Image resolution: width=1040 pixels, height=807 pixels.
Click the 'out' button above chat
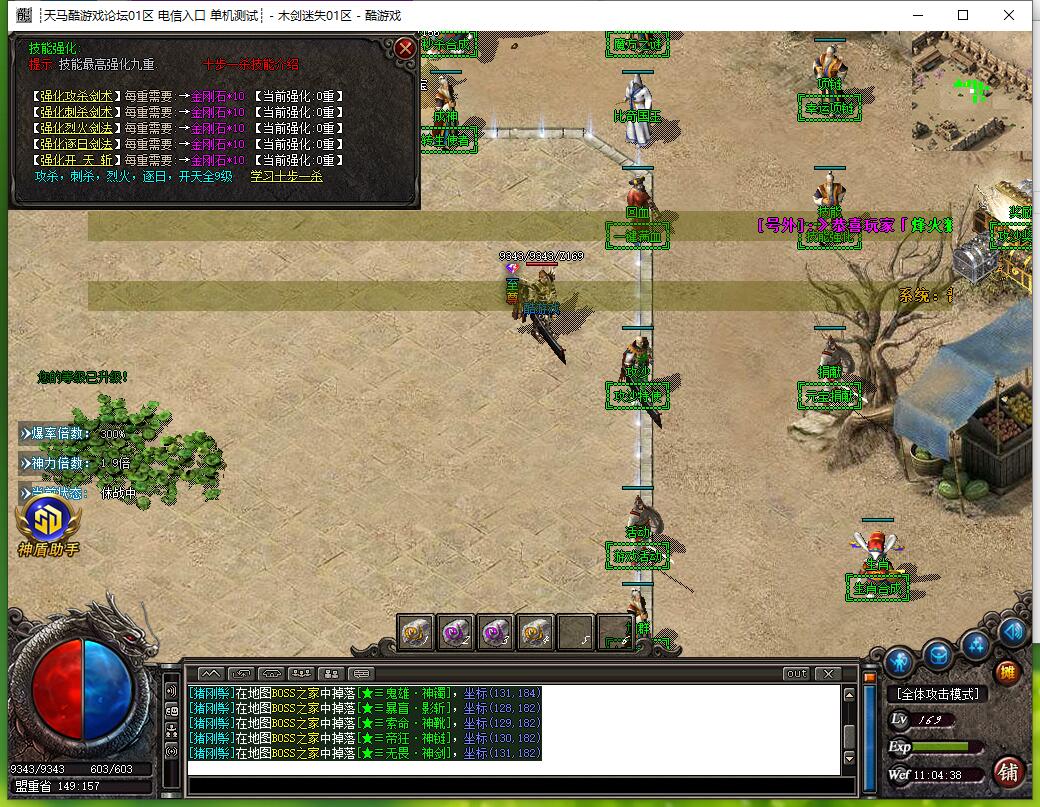tap(796, 674)
